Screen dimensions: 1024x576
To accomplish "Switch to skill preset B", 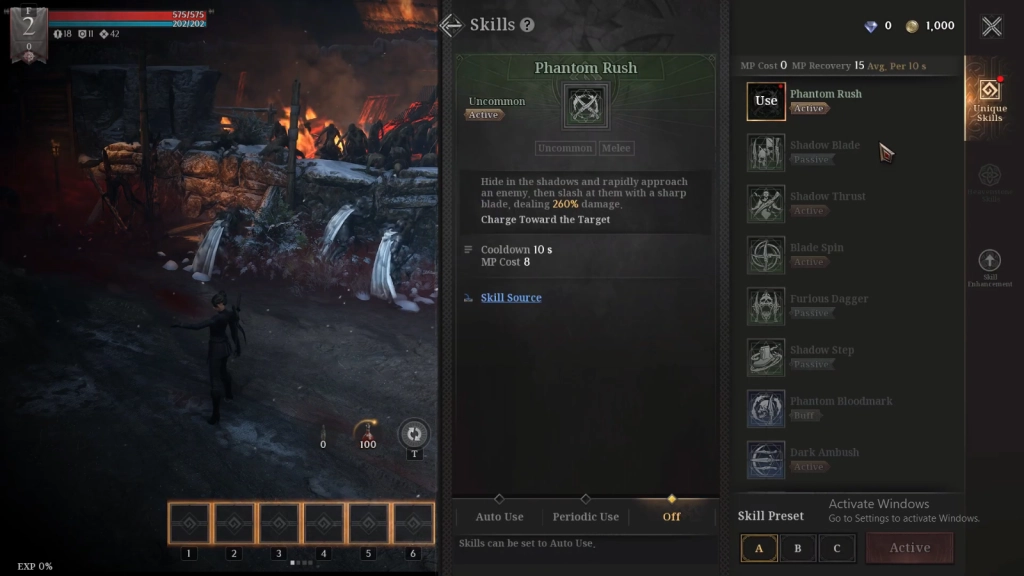I will click(797, 548).
